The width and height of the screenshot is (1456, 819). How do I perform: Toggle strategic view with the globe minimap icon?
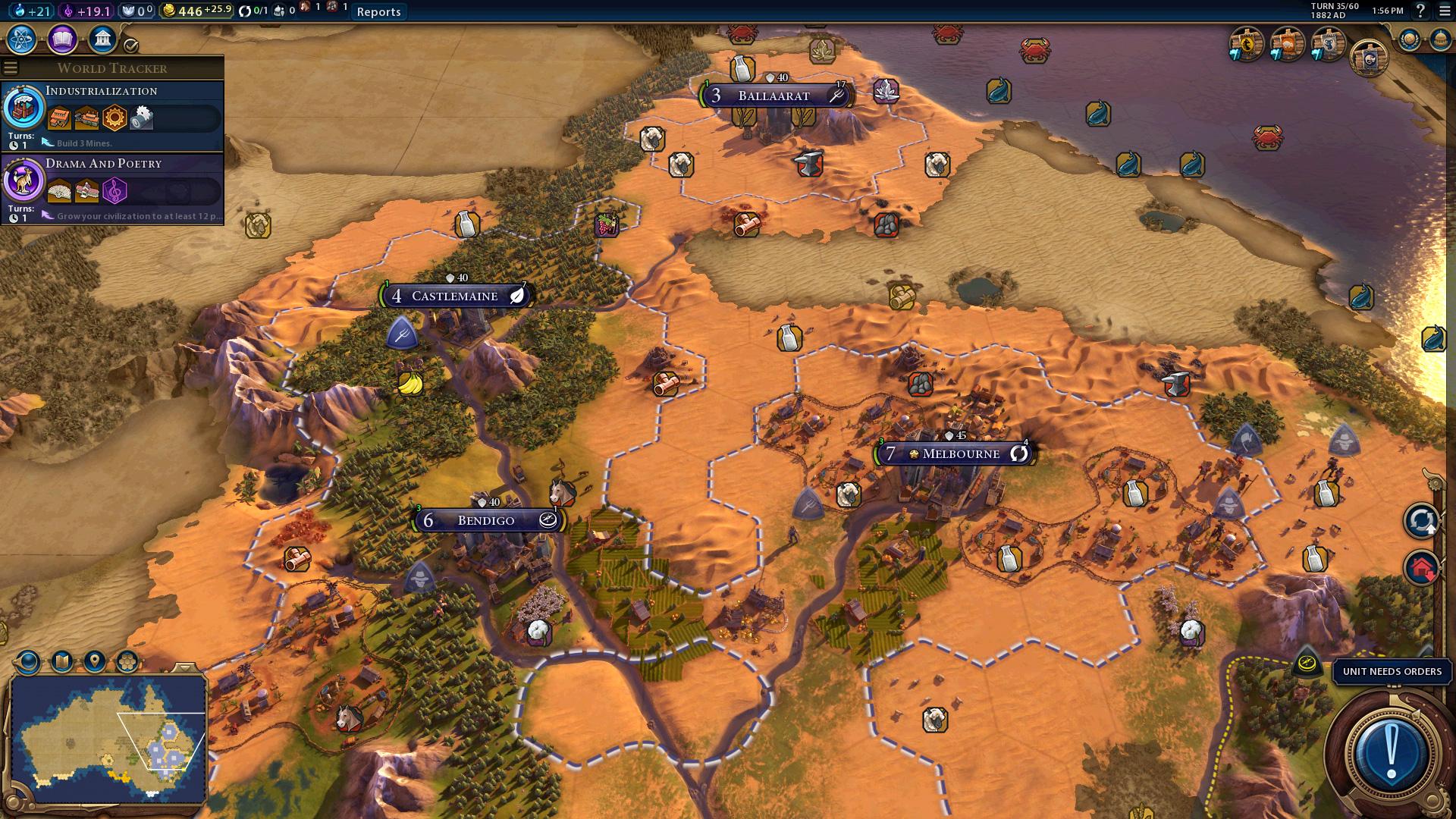pos(28,661)
